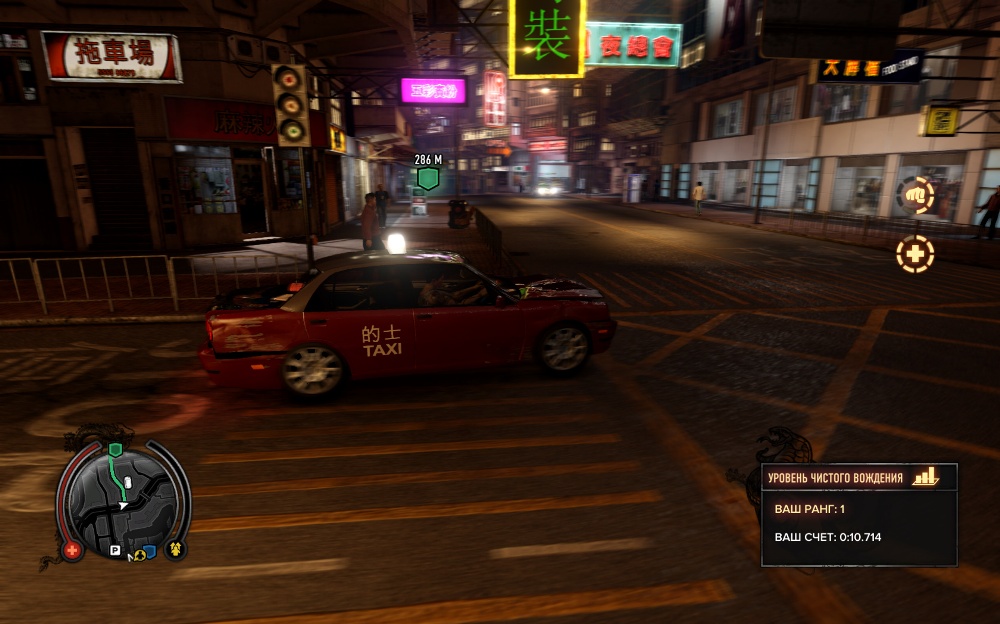The height and width of the screenshot is (624, 1000).
Task: Click the green destination marker atop the minimap
Action: (115, 450)
